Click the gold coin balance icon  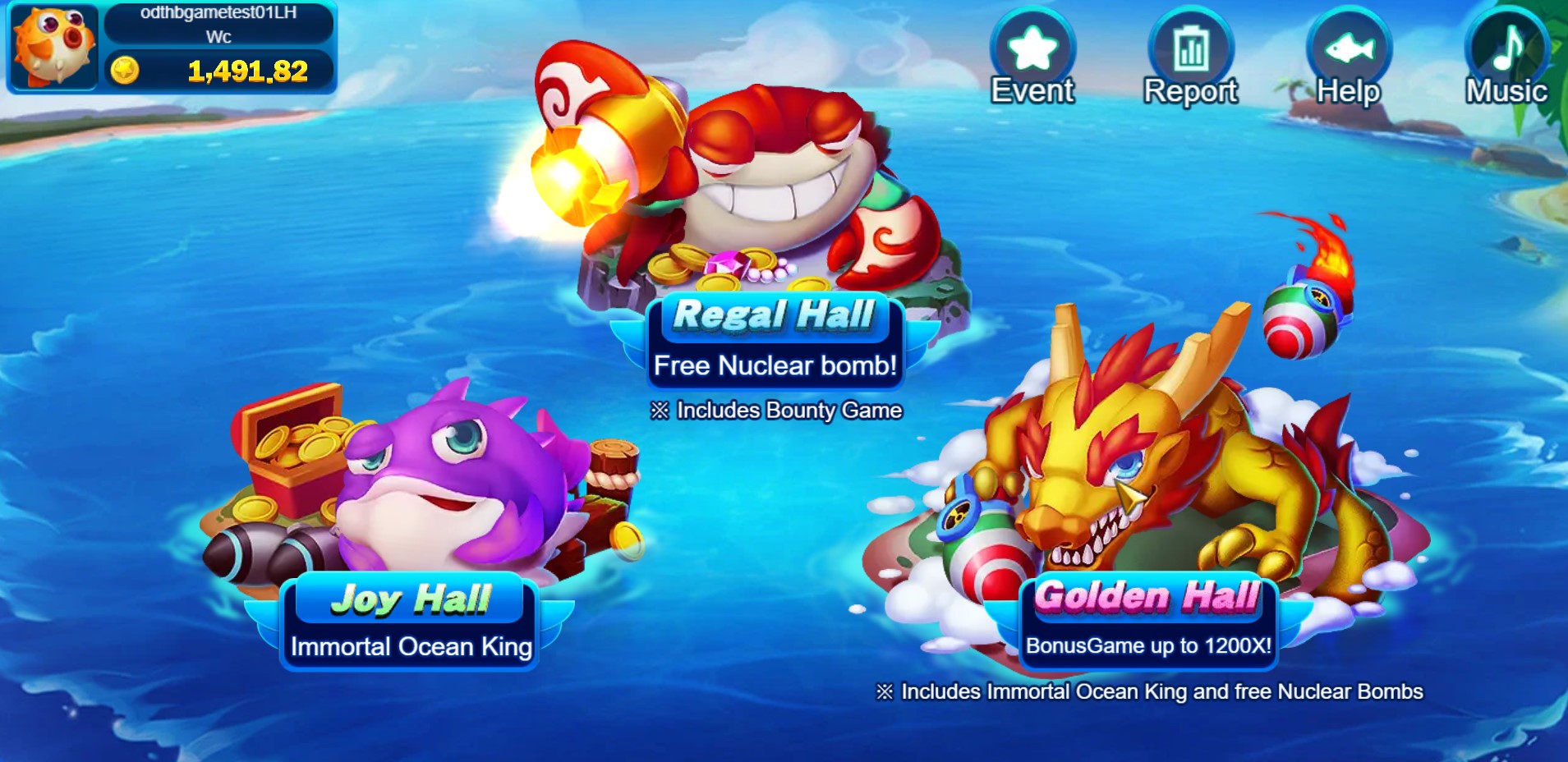[125, 71]
